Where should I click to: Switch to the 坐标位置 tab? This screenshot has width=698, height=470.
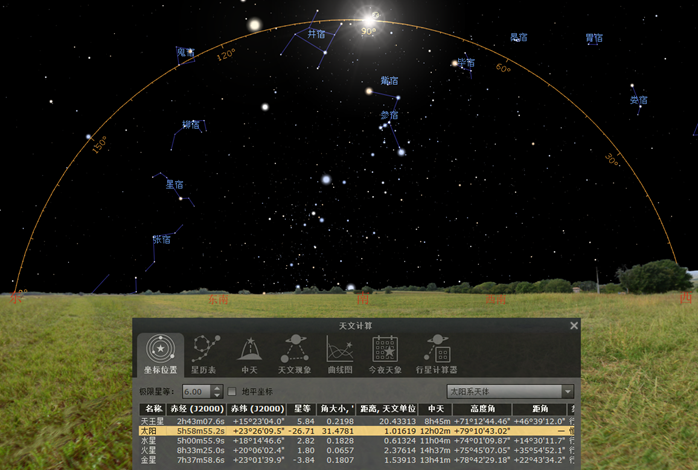tap(160, 355)
